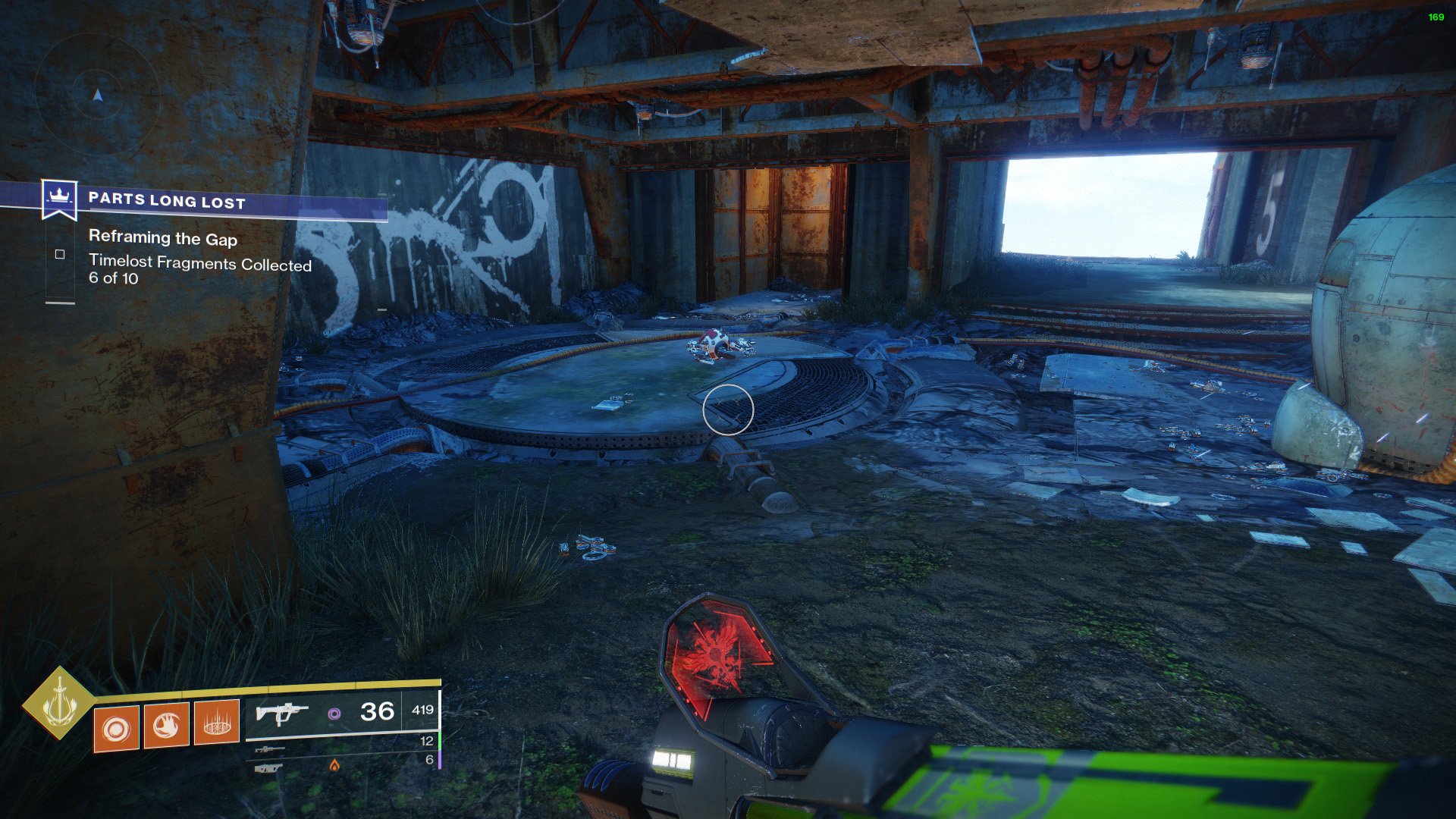The image size is (1456, 819).
Task: Select the orange grenade ability icon
Action: point(116,729)
